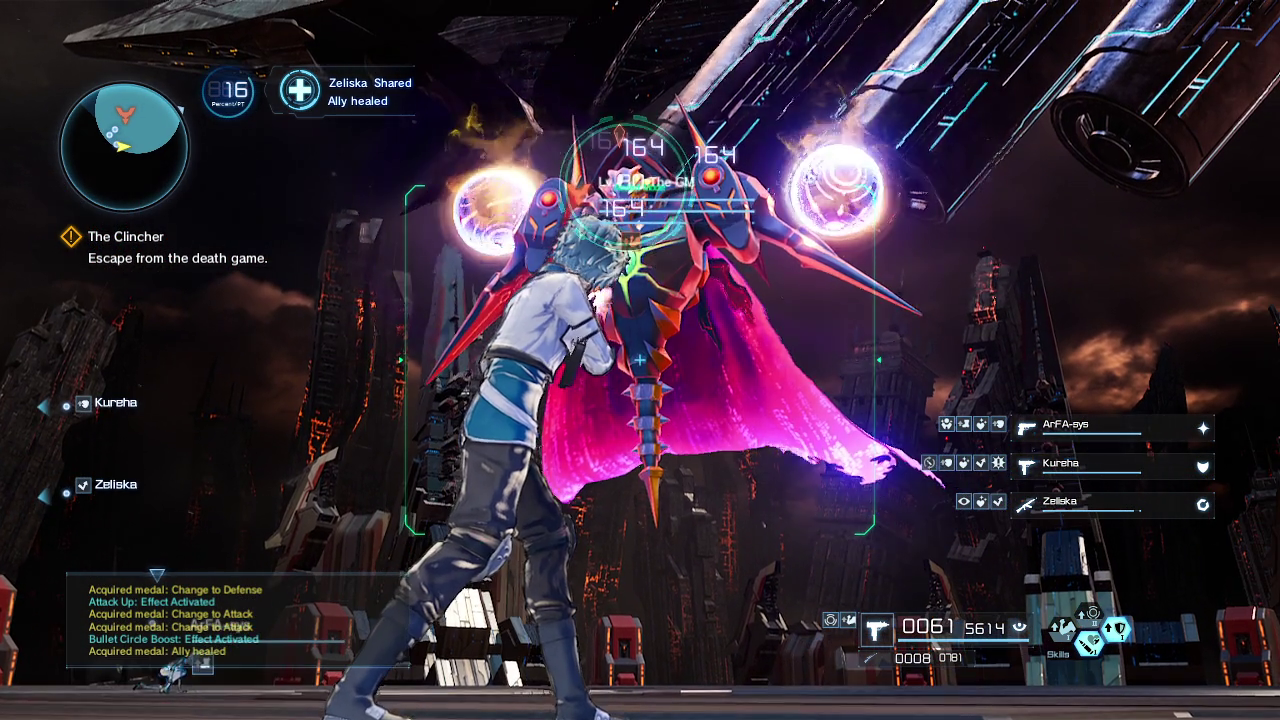Screen dimensions: 1280x720
Task: Open the Skills panel label
Action: point(1058,656)
